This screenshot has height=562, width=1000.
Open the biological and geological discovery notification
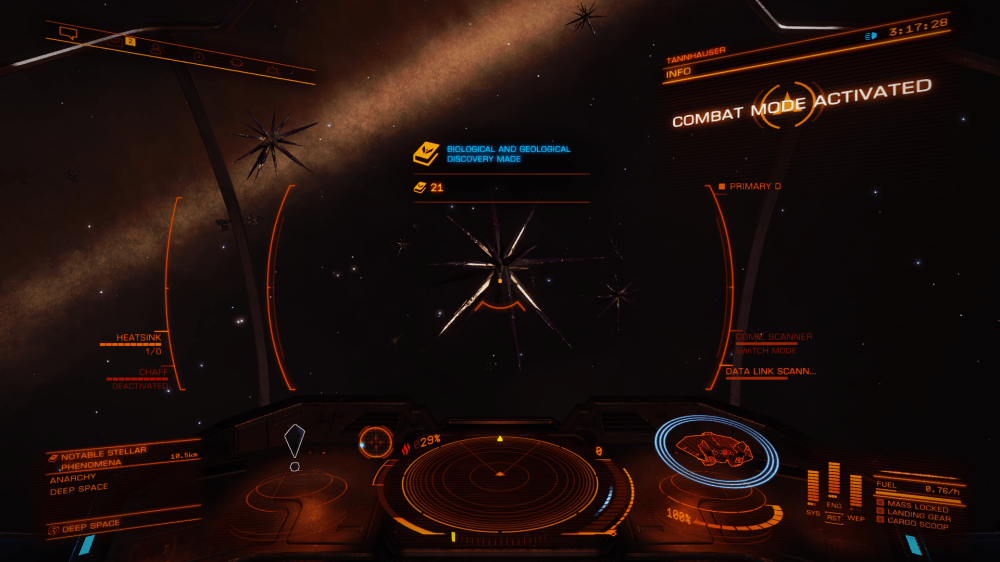(502, 154)
